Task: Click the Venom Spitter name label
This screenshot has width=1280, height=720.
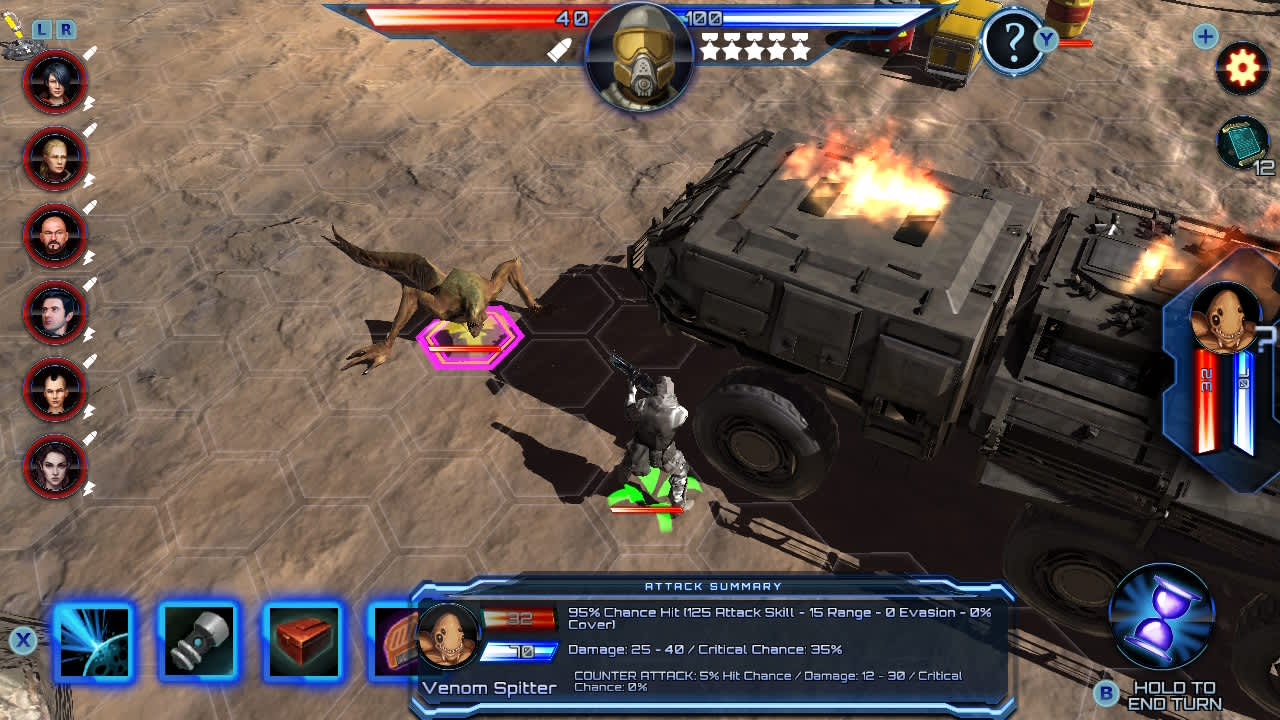Action: (x=488, y=688)
